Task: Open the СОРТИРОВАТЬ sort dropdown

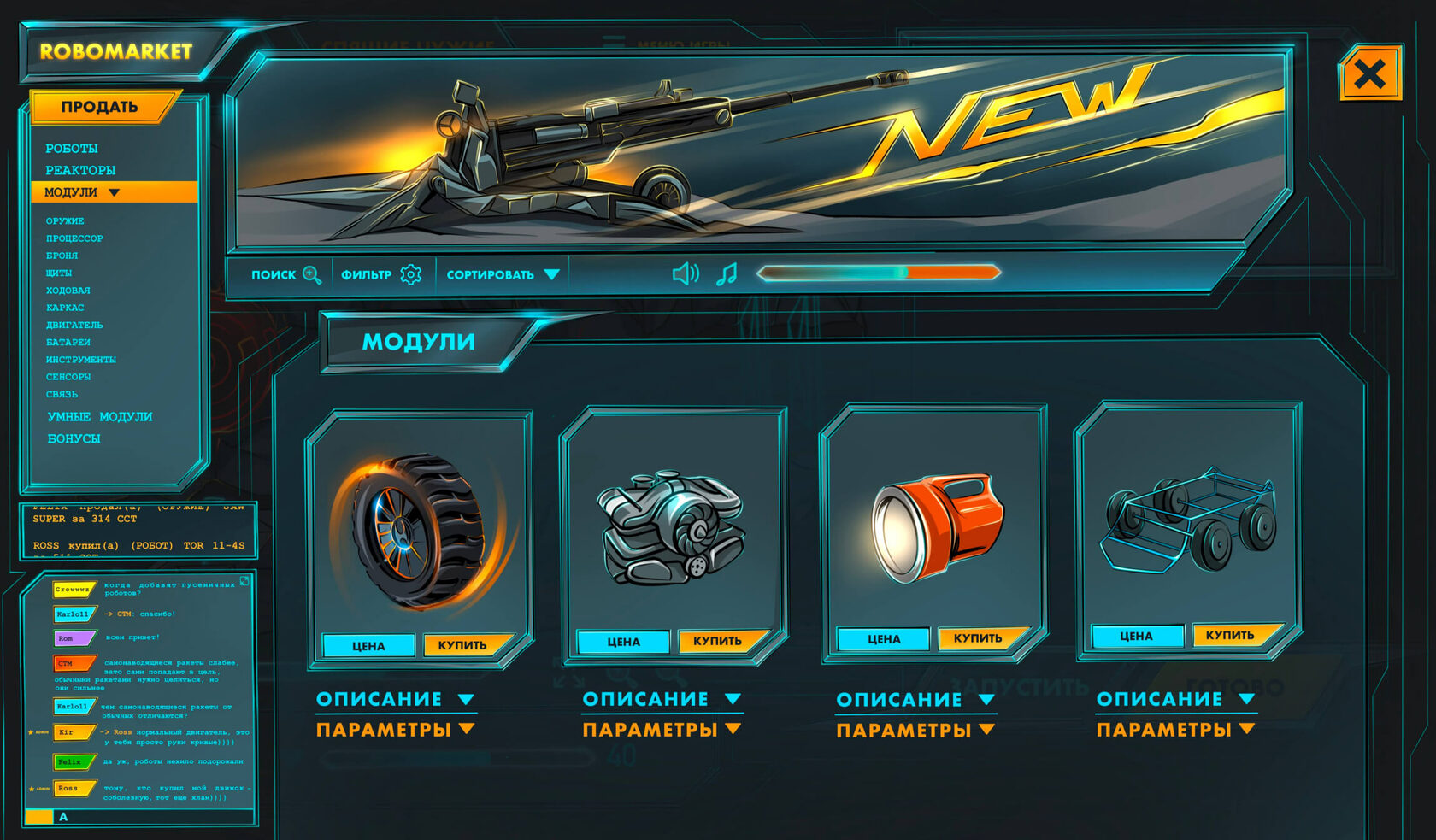Action: pos(503,275)
